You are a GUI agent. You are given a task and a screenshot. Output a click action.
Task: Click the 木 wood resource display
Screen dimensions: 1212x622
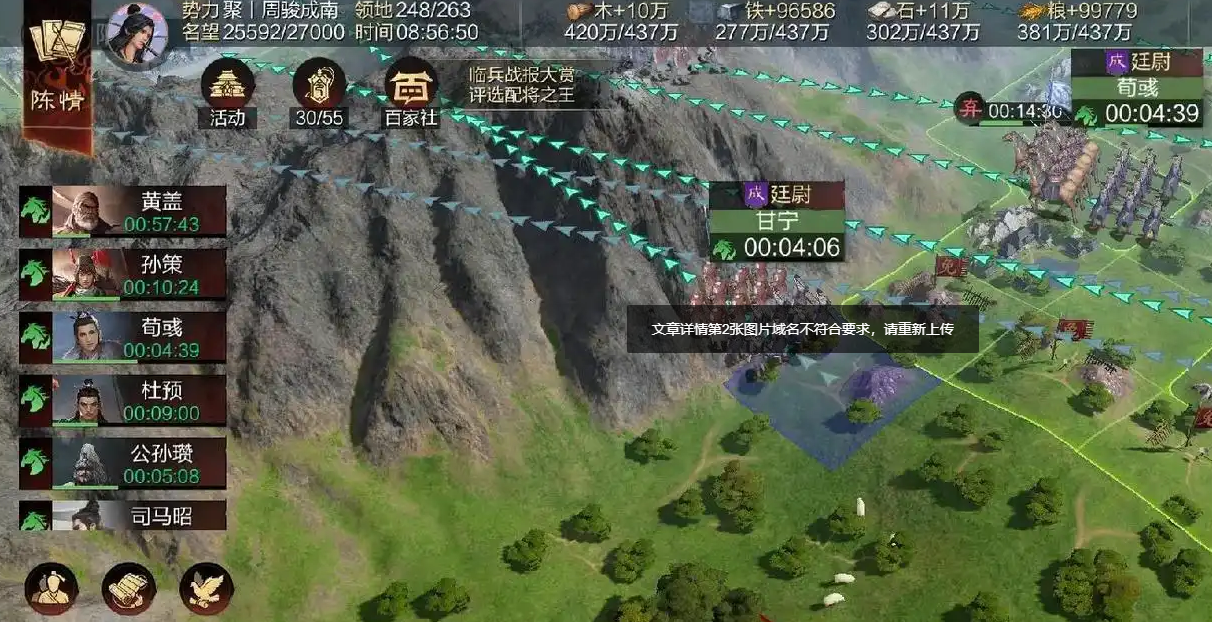point(620,22)
